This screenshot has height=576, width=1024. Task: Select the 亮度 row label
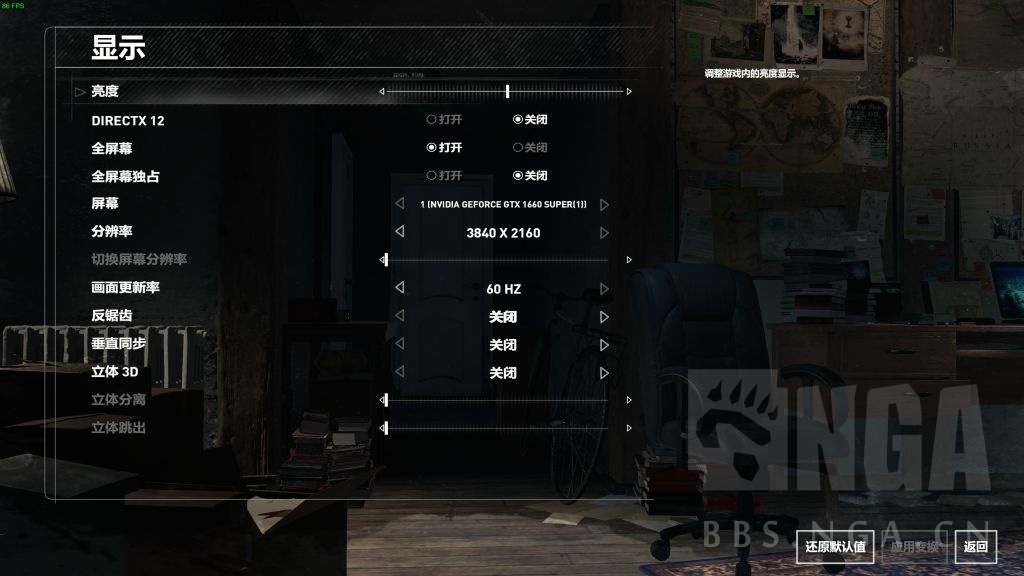(x=105, y=91)
